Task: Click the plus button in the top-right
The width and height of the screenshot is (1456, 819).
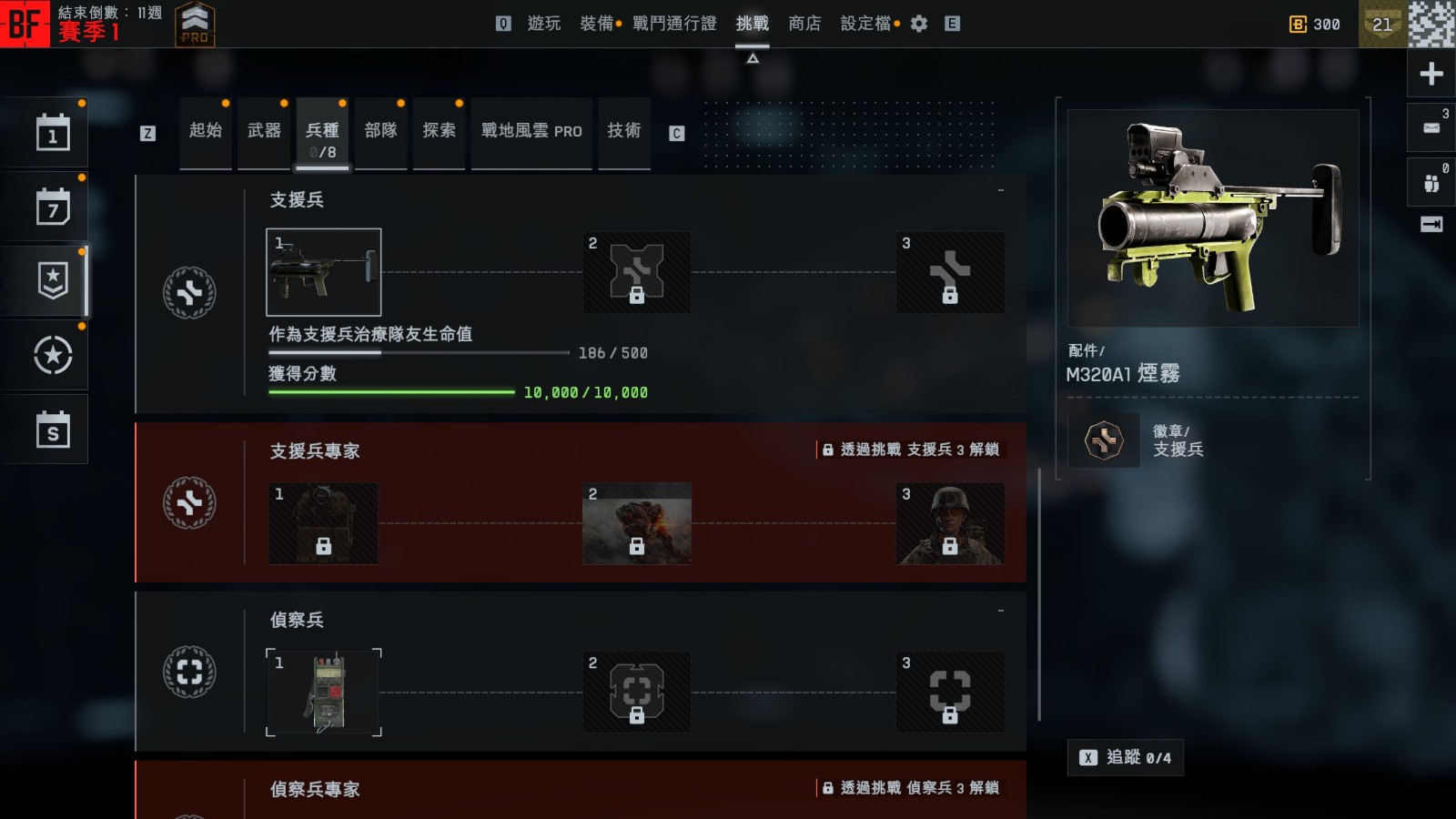Action: coord(1431,74)
